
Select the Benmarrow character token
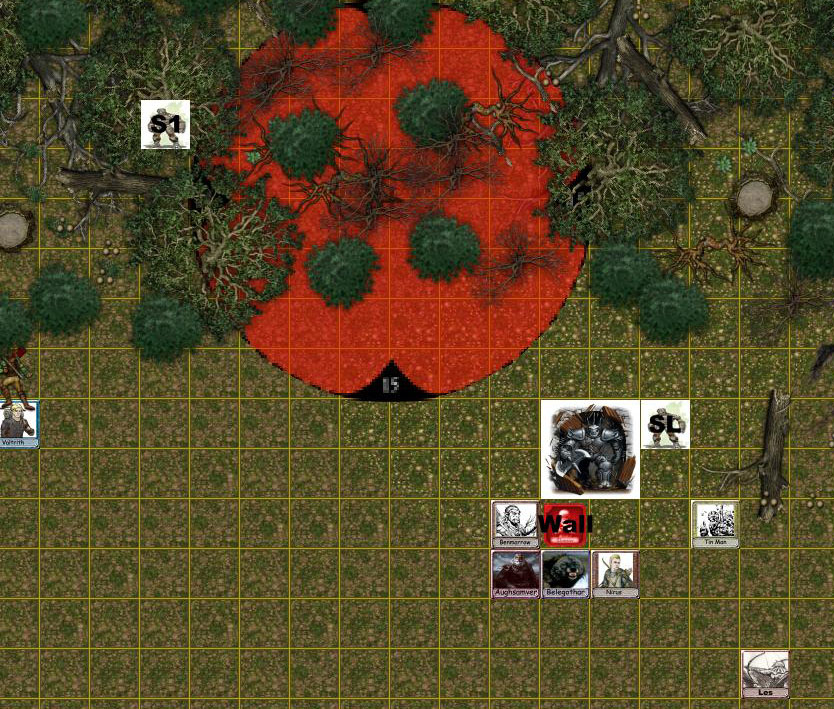[515, 523]
